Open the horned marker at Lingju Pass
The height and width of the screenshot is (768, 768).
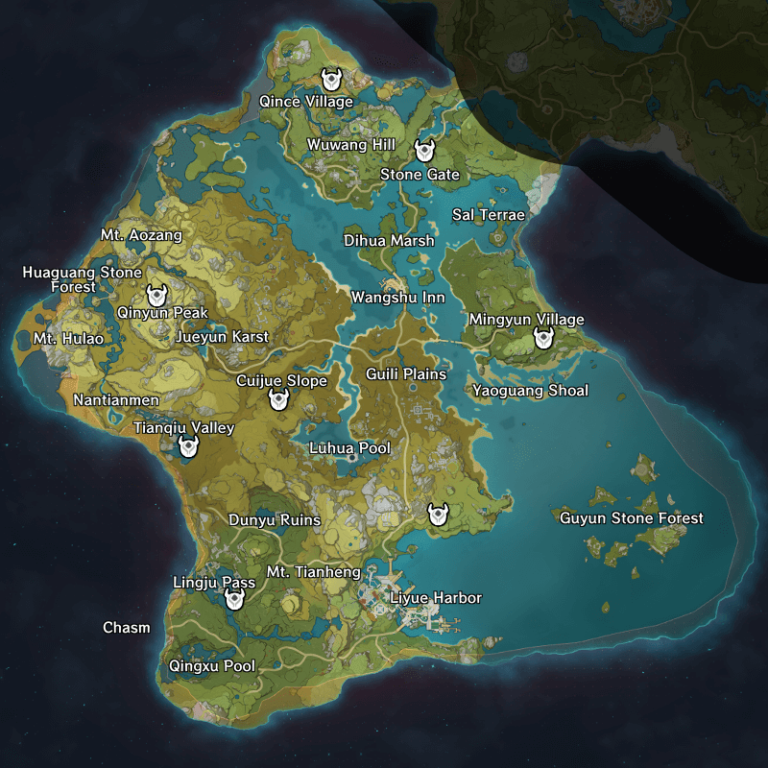click(235, 599)
